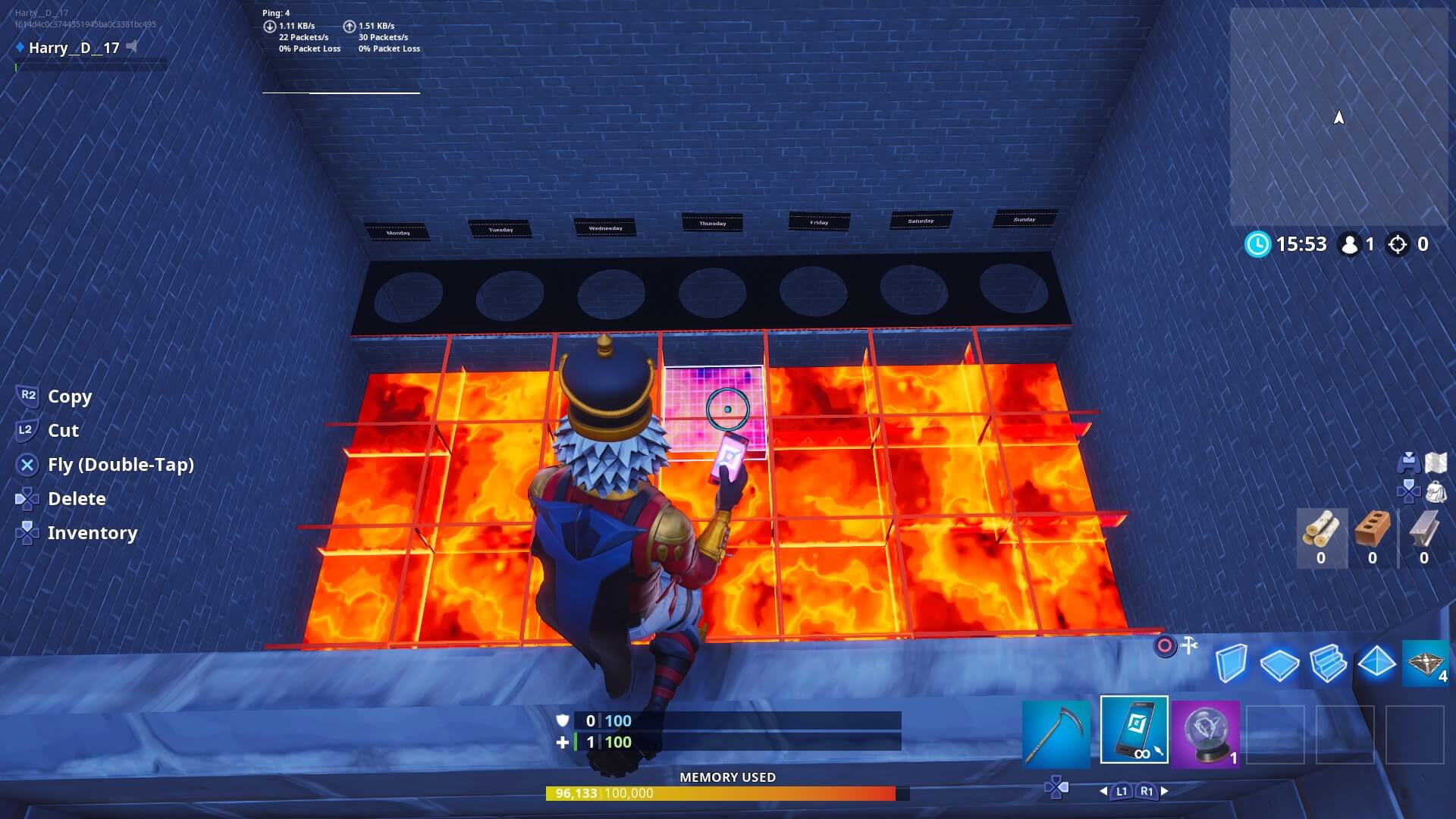
Task: Select Copy from the action list
Action: 69,397
